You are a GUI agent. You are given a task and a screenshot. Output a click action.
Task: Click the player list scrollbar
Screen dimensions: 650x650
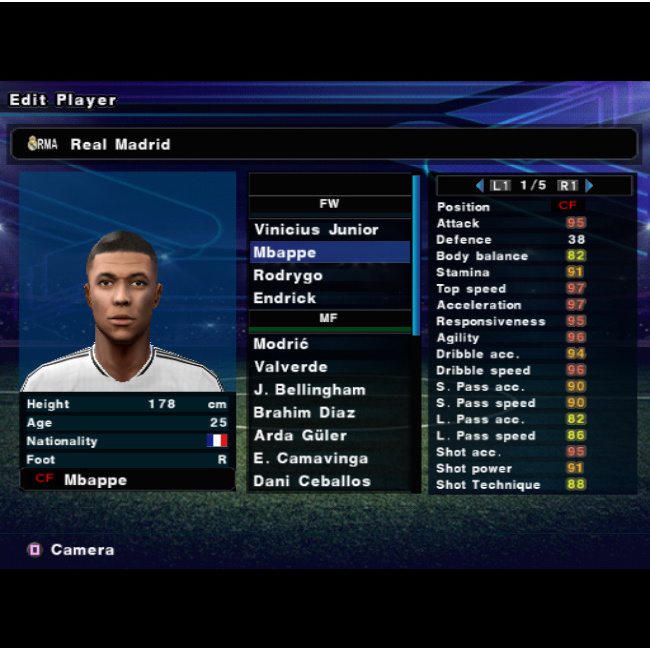coord(416,255)
